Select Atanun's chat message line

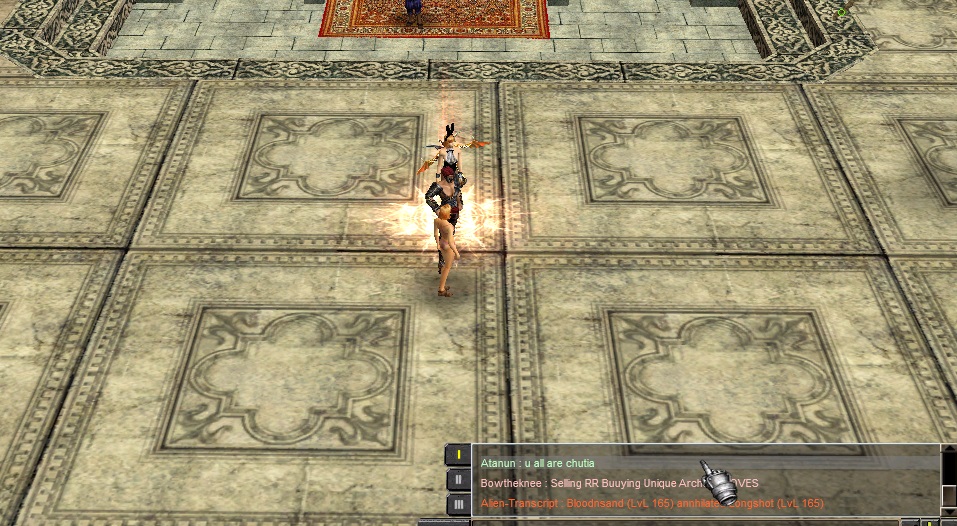538,463
